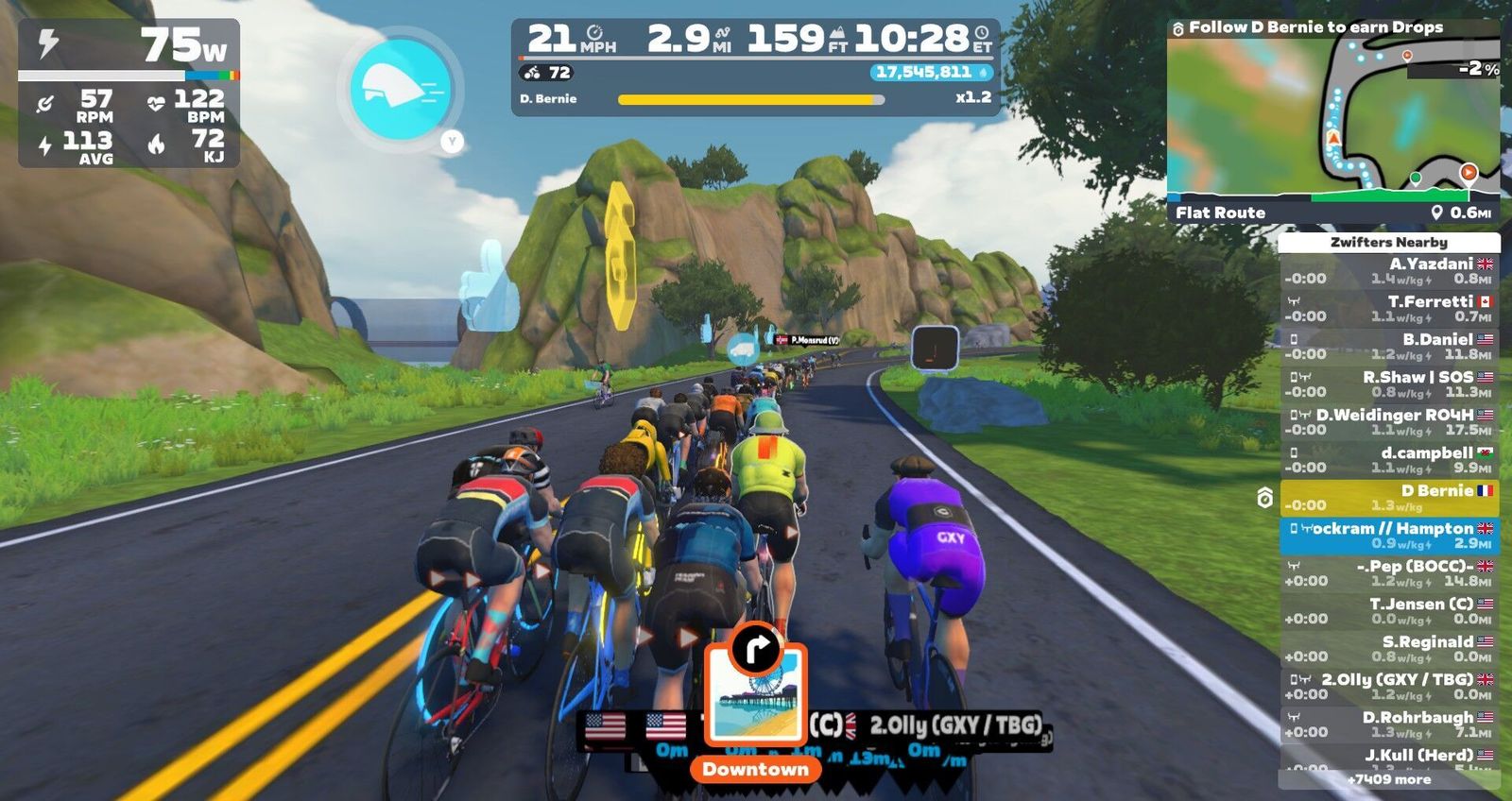Select D.Rohrbaugh in the rider list
Image resolution: width=1512 pixels, height=801 pixels.
click(x=1388, y=724)
